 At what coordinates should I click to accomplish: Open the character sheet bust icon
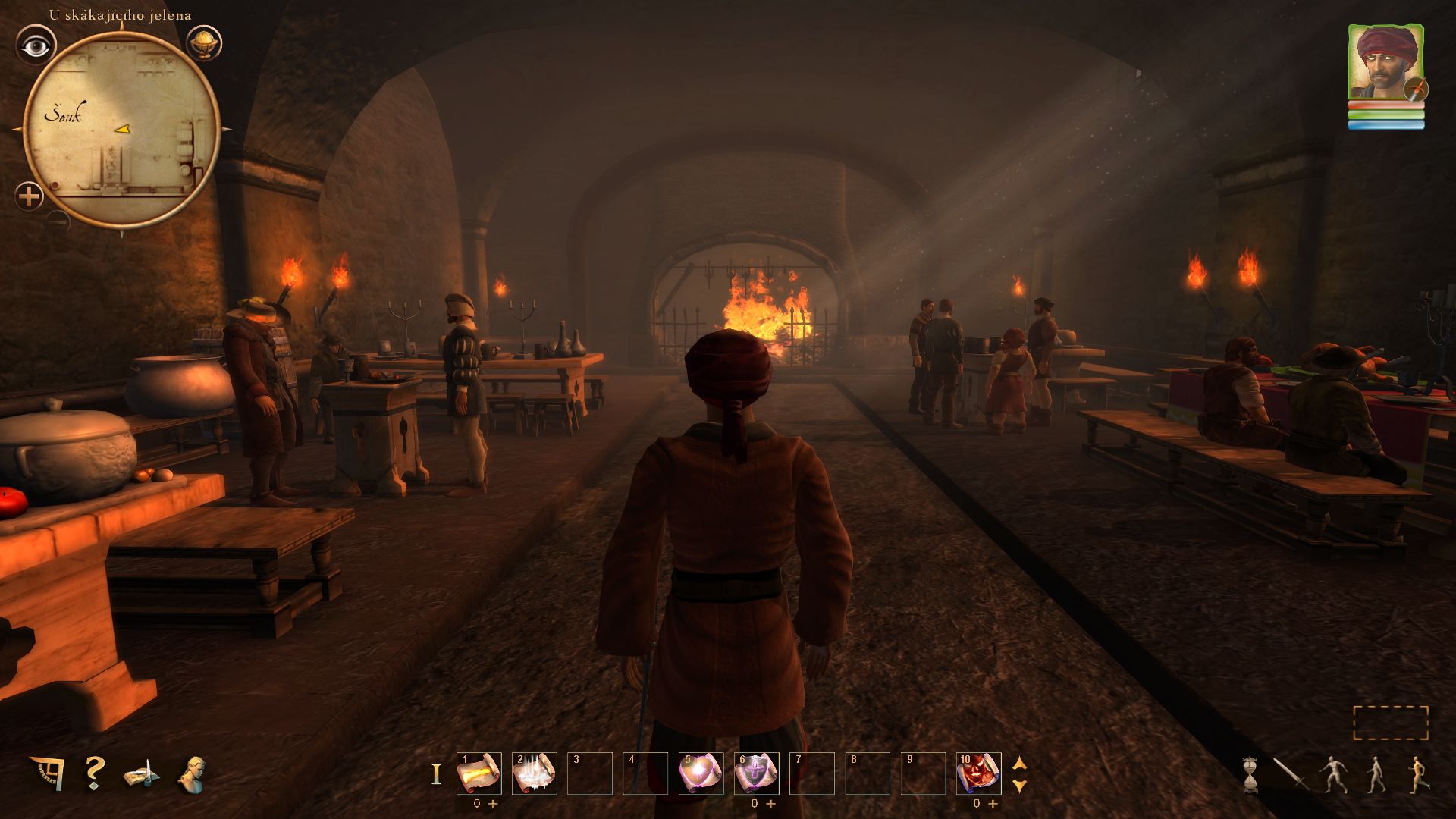pyautogui.click(x=192, y=774)
